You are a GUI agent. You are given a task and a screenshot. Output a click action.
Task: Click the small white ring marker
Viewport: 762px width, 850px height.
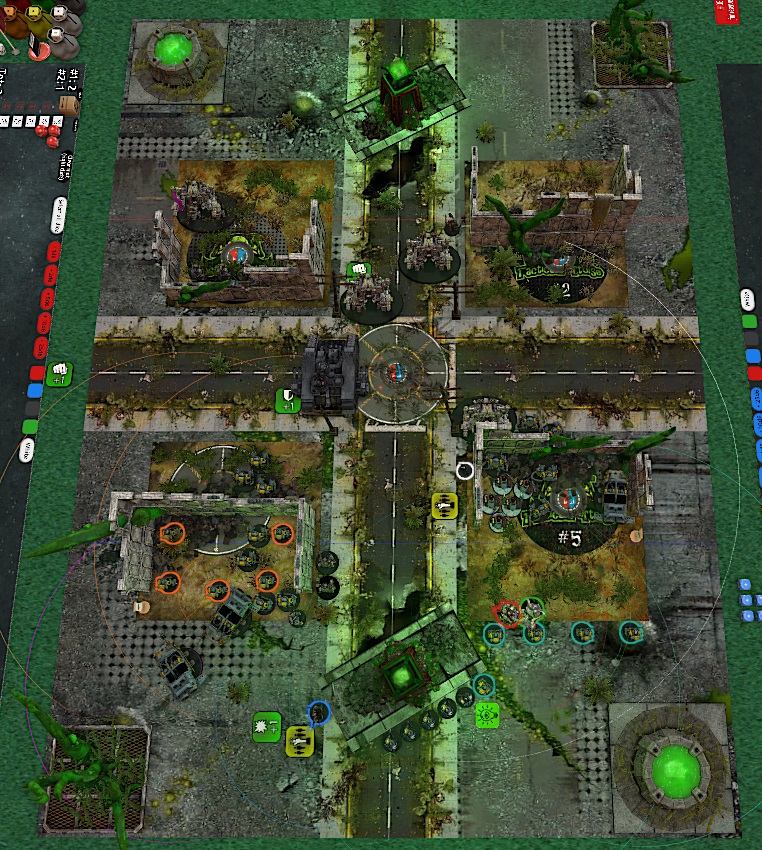(x=465, y=470)
